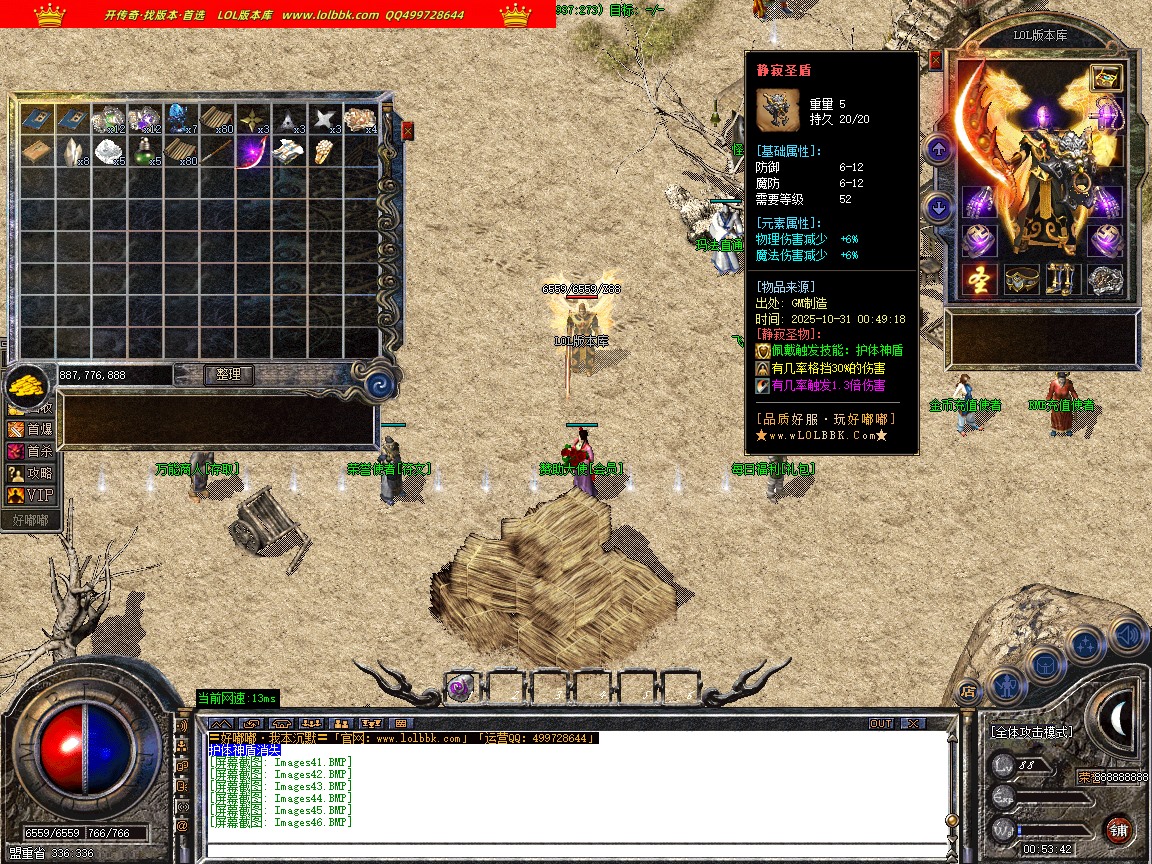The image size is (1152, 864).
Task: Click the OUT button on chat bar
Action: pyautogui.click(x=881, y=723)
